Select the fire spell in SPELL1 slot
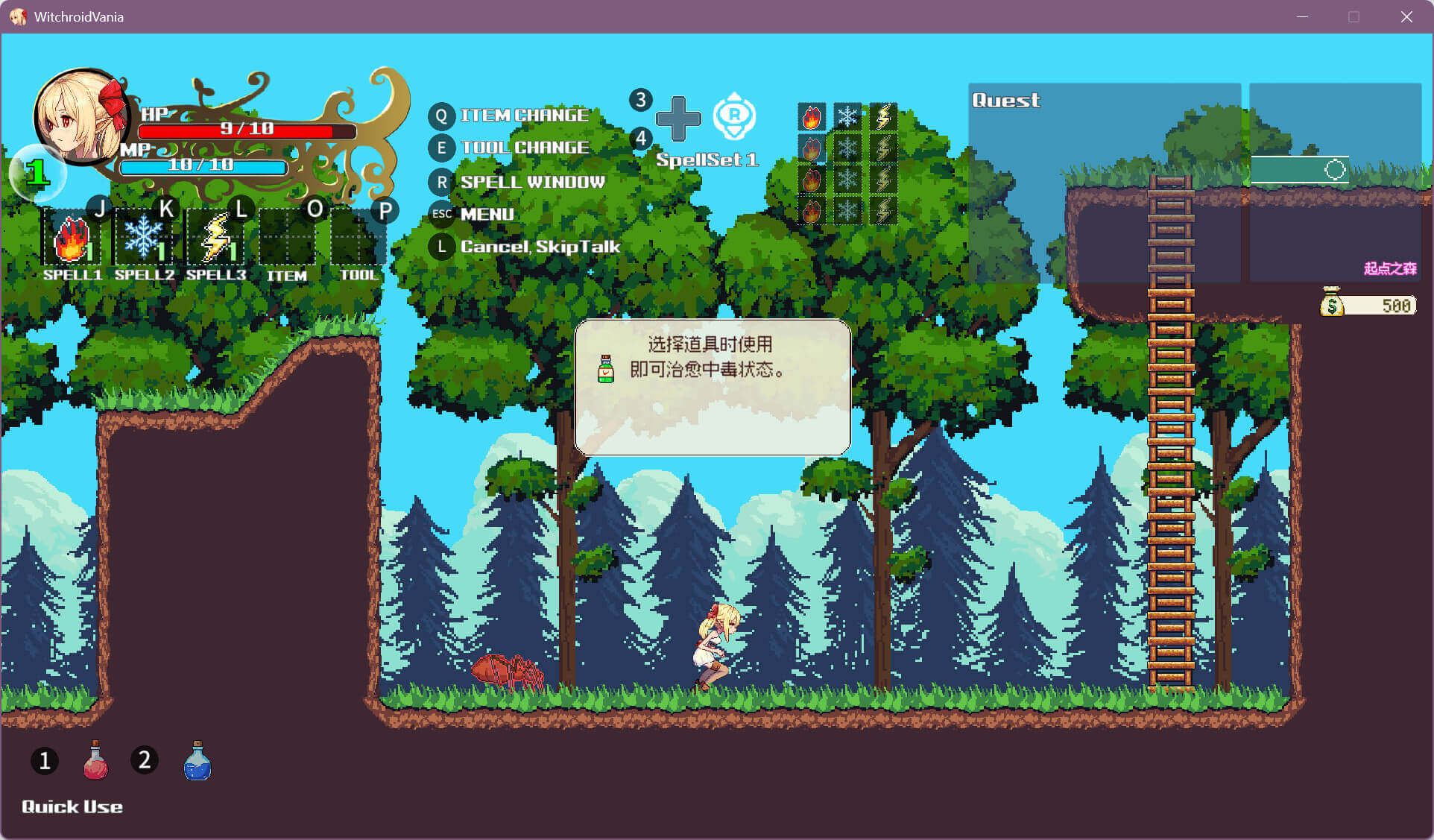Viewport: 1434px width, 840px height. [x=72, y=239]
